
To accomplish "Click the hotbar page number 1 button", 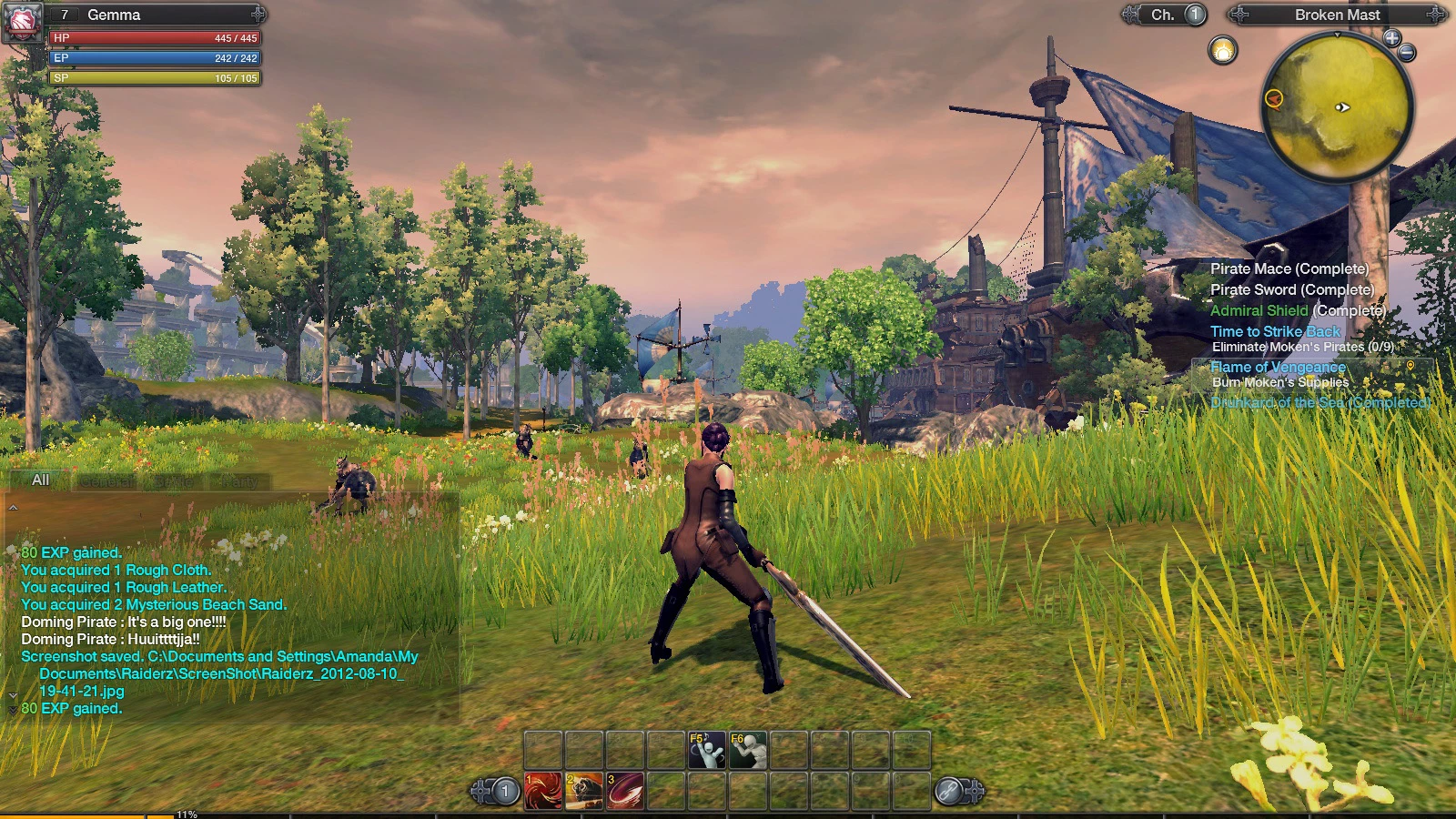I will click(x=505, y=792).
